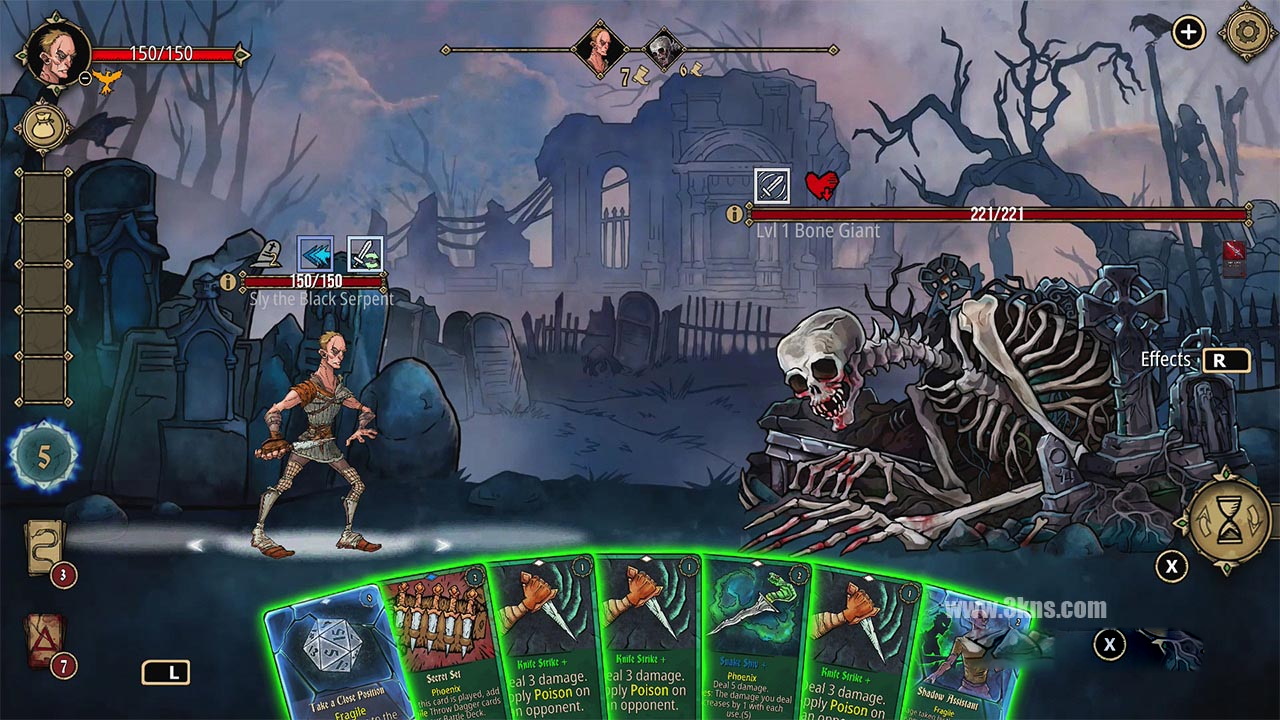Open the gold pouch inventory
Viewport: 1280px width, 720px height.
click(x=42, y=126)
